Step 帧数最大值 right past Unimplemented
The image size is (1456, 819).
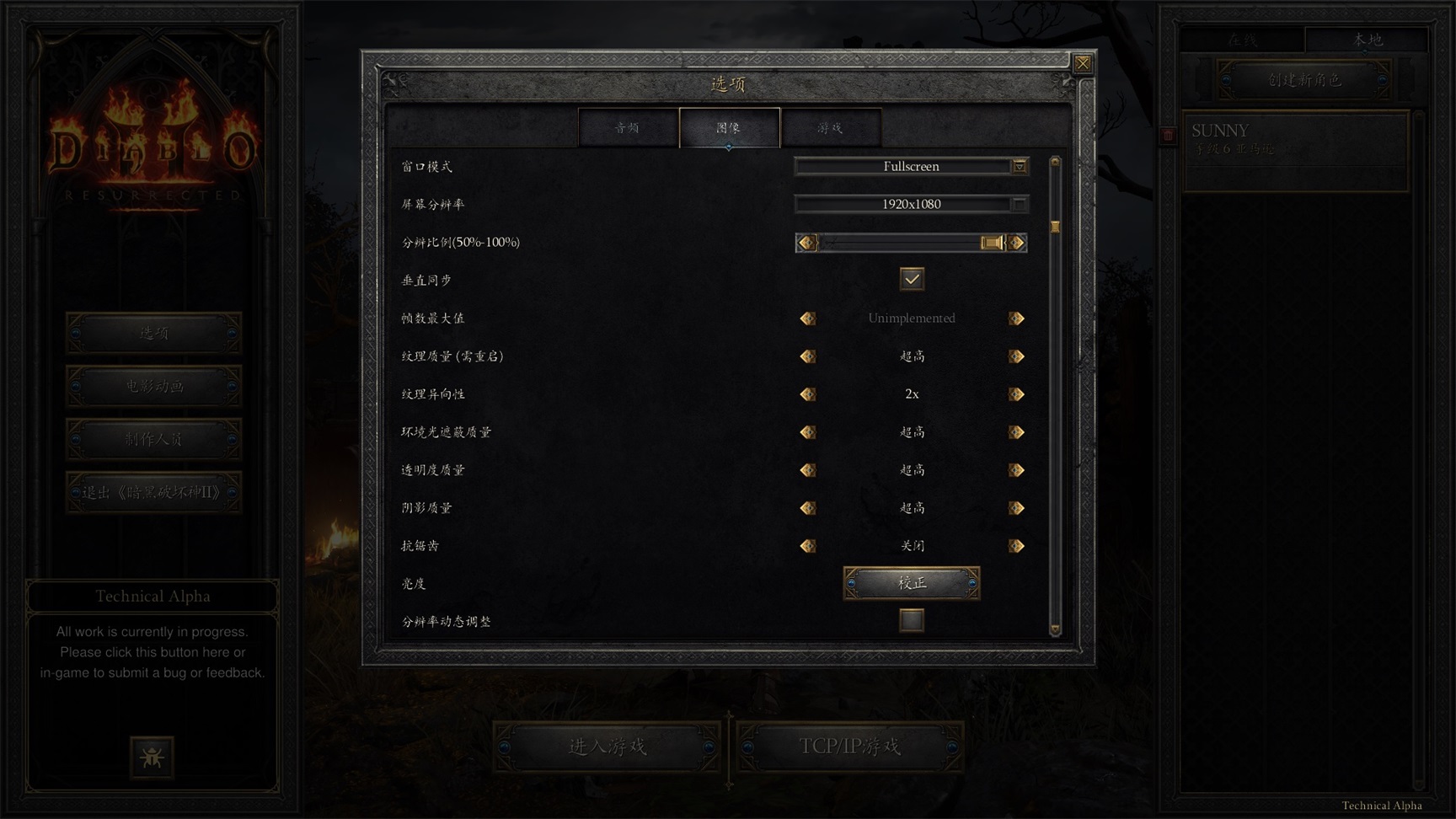click(1016, 318)
